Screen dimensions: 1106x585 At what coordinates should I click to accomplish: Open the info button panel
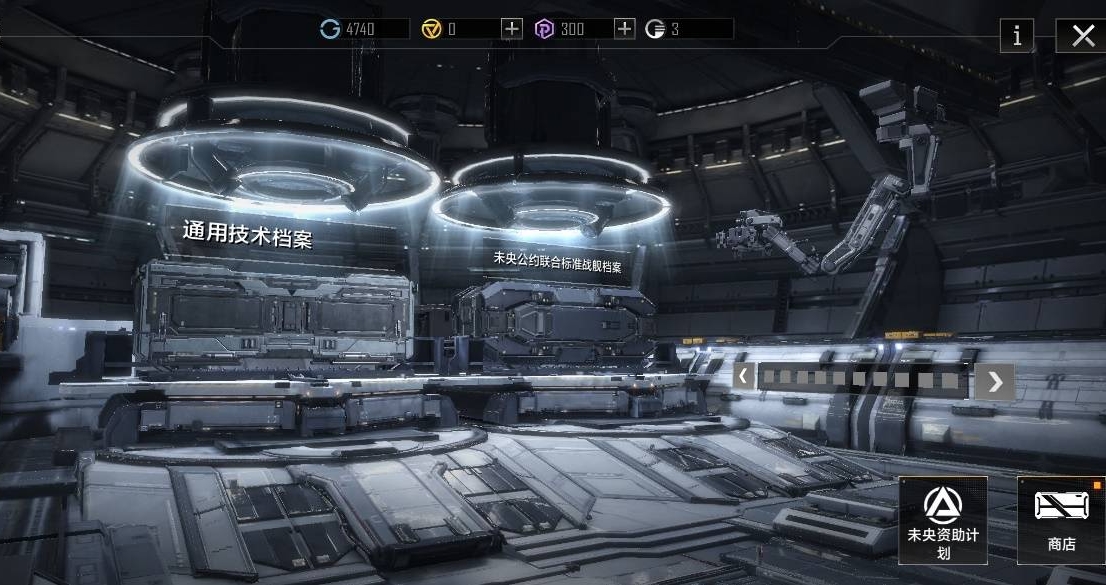tap(1017, 36)
